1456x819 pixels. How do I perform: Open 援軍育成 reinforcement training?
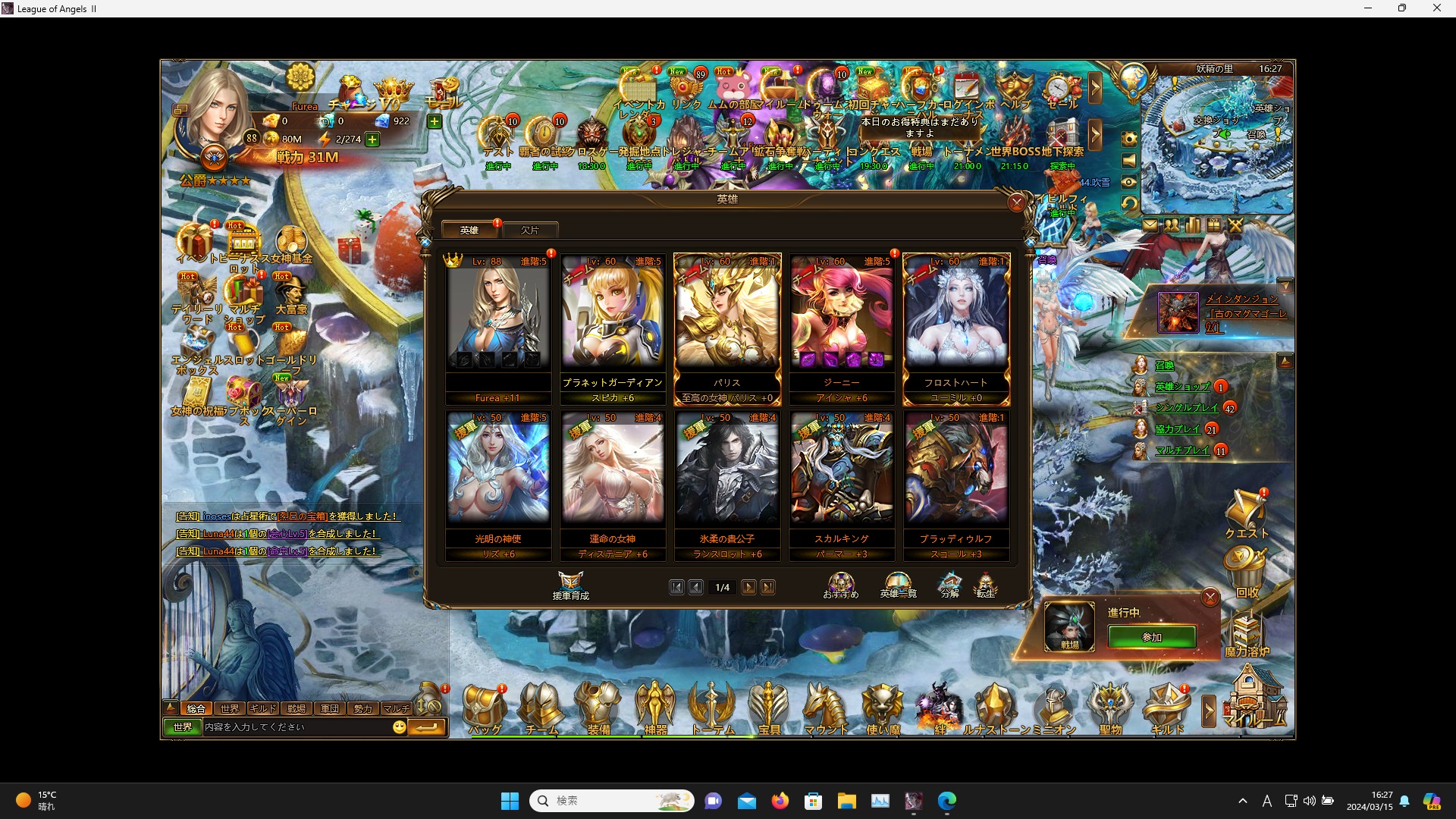[570, 585]
